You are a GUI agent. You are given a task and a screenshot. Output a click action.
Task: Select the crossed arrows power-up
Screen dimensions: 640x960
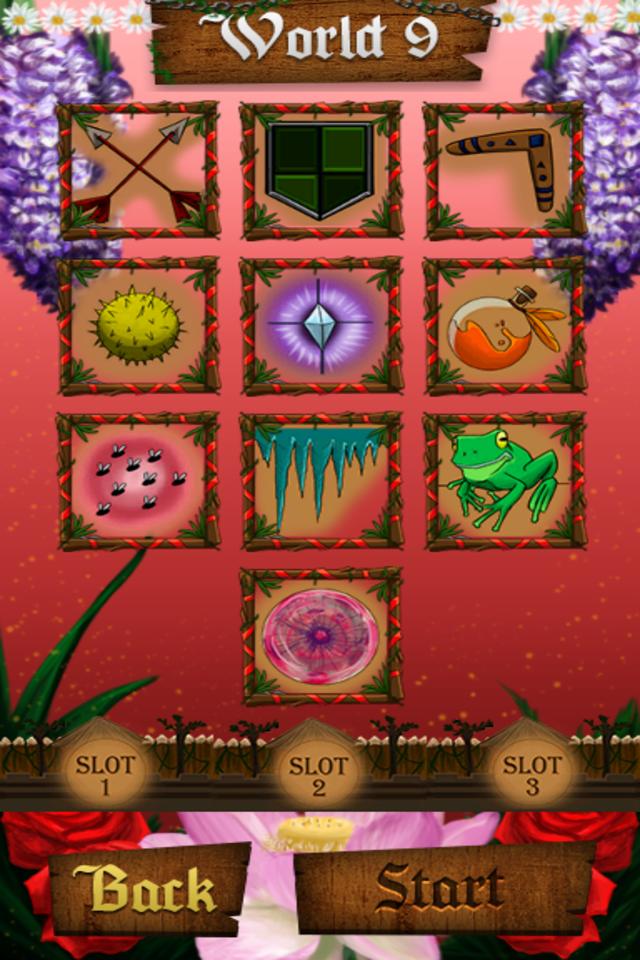[x=139, y=170]
